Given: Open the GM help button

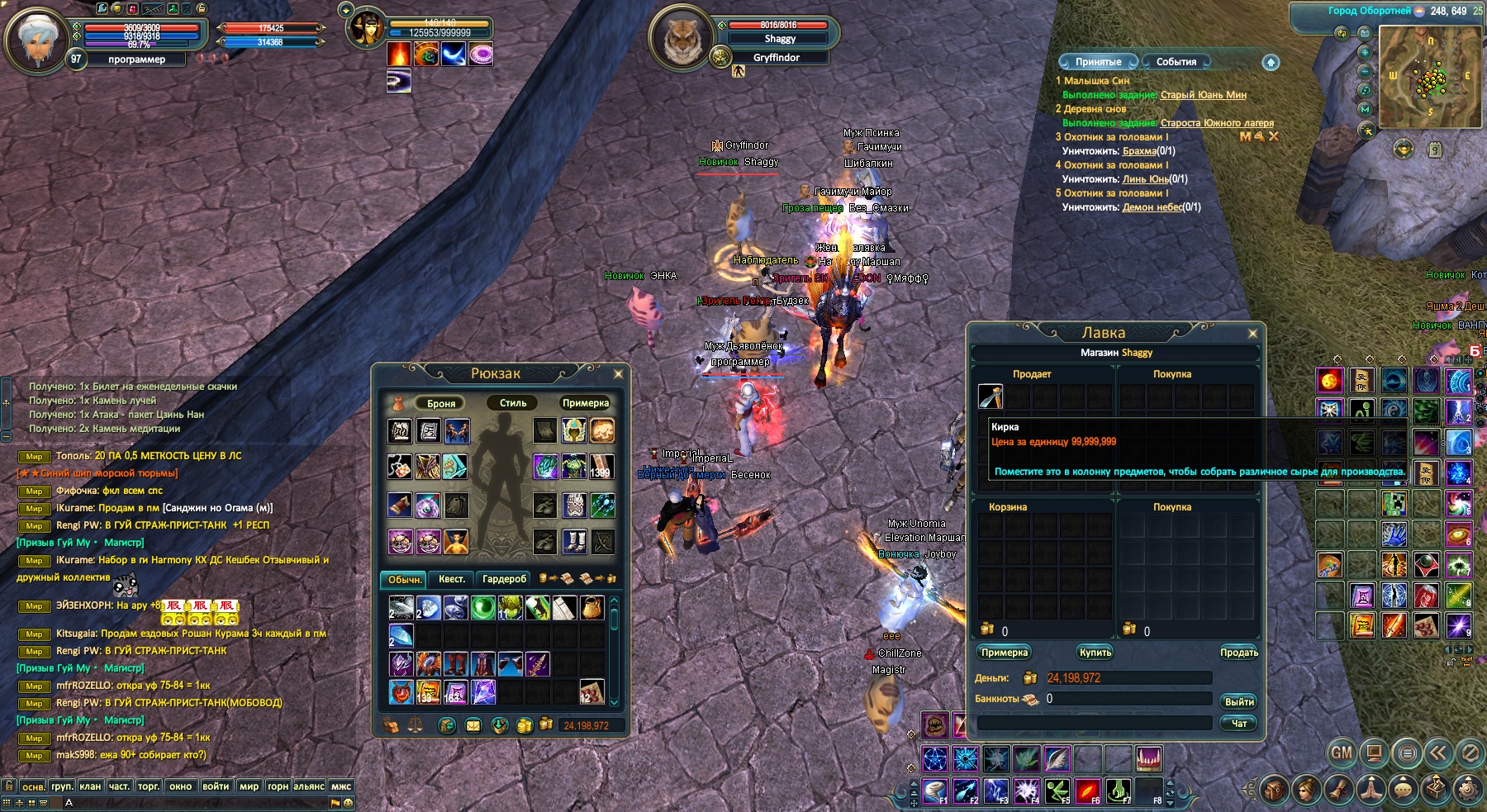Looking at the screenshot, I should click(1342, 753).
